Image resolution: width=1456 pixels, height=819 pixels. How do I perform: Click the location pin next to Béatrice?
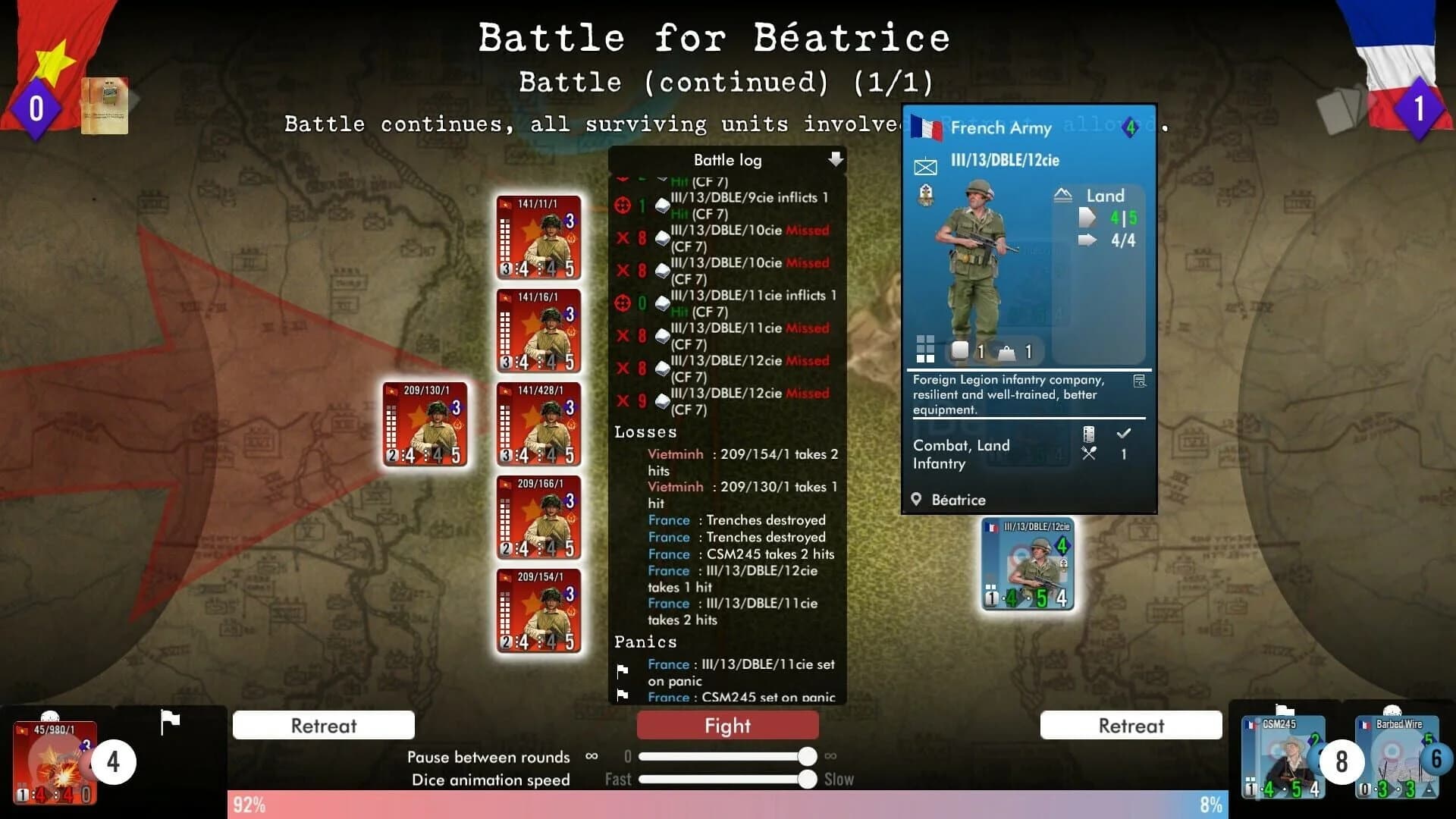pos(917,500)
